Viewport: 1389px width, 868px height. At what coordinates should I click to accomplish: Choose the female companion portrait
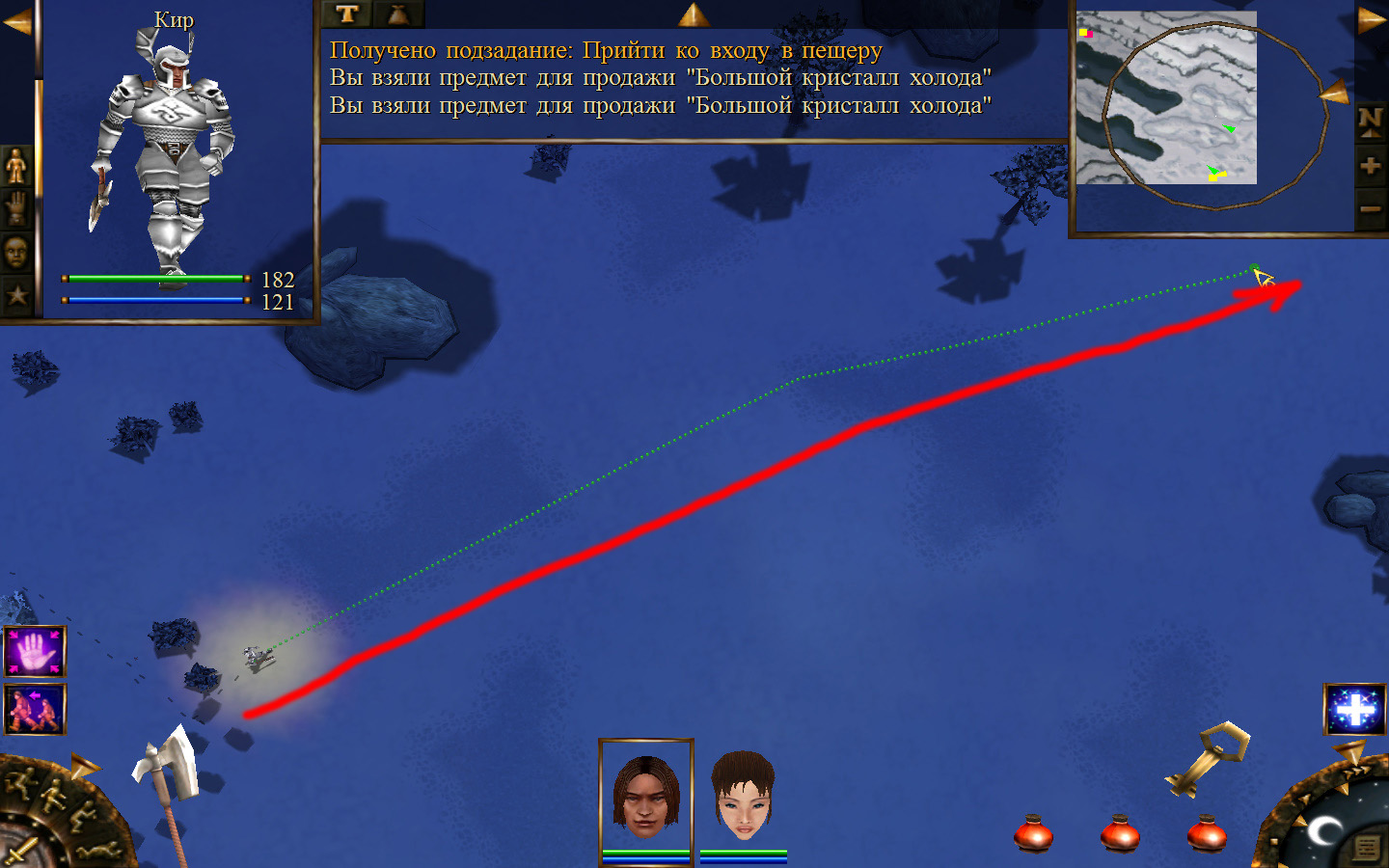tap(743, 796)
